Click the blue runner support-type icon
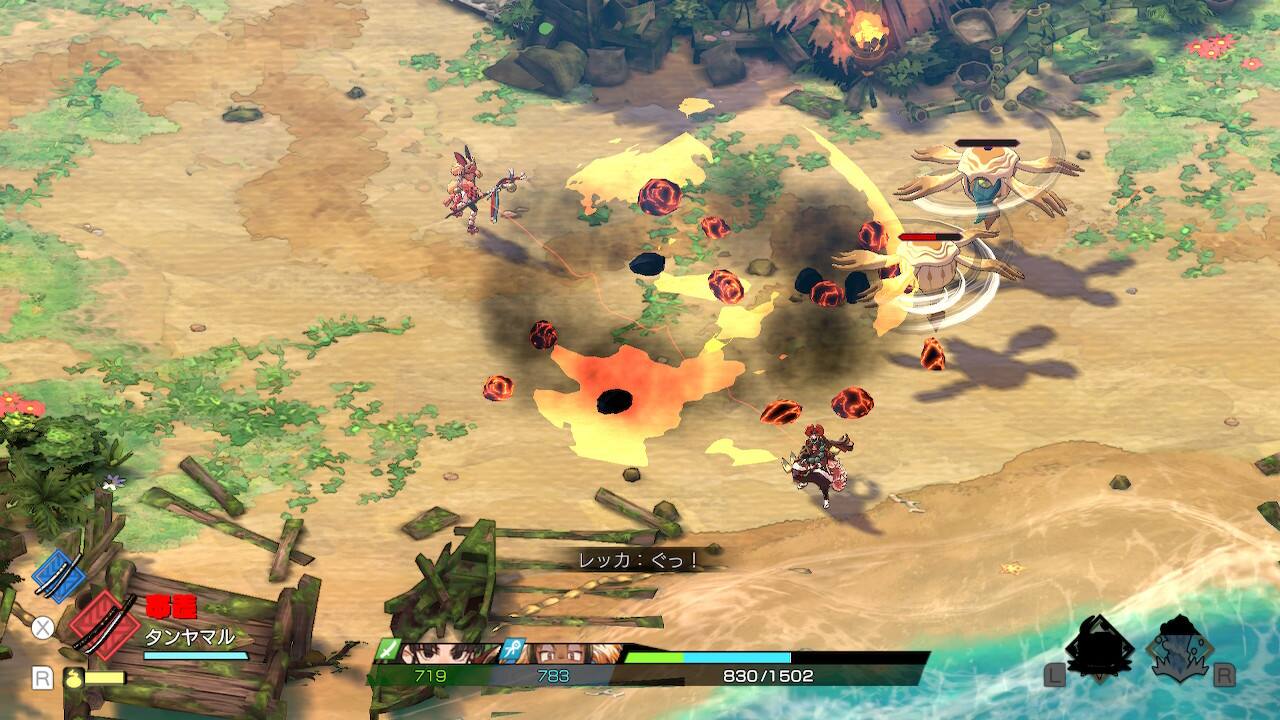The image size is (1280, 720). pos(513,650)
